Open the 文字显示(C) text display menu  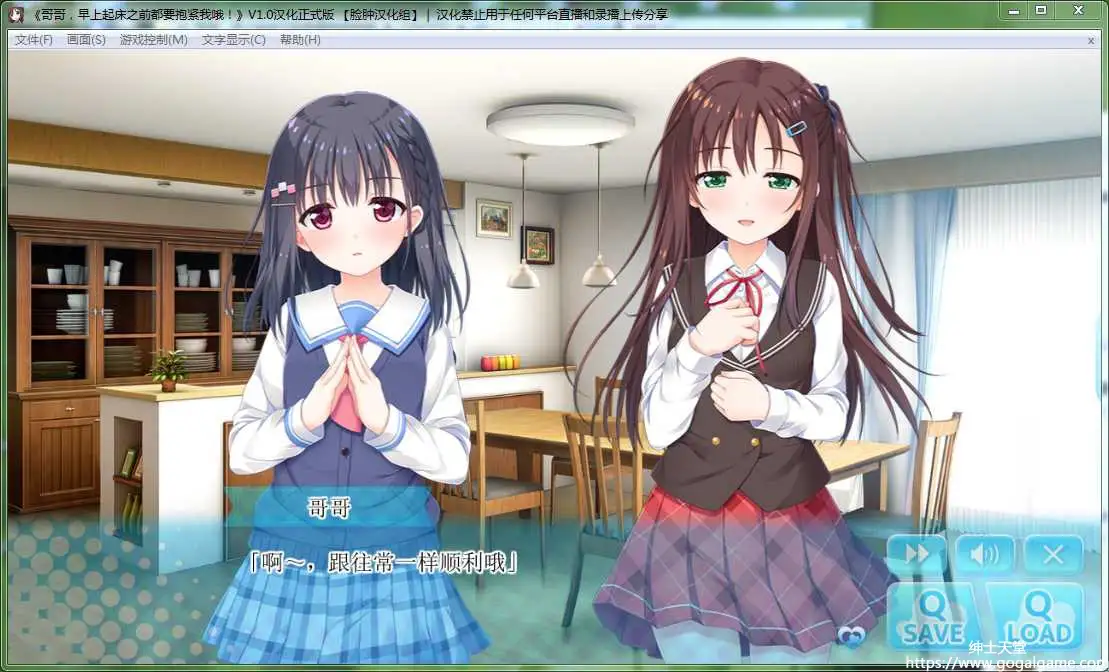point(233,40)
